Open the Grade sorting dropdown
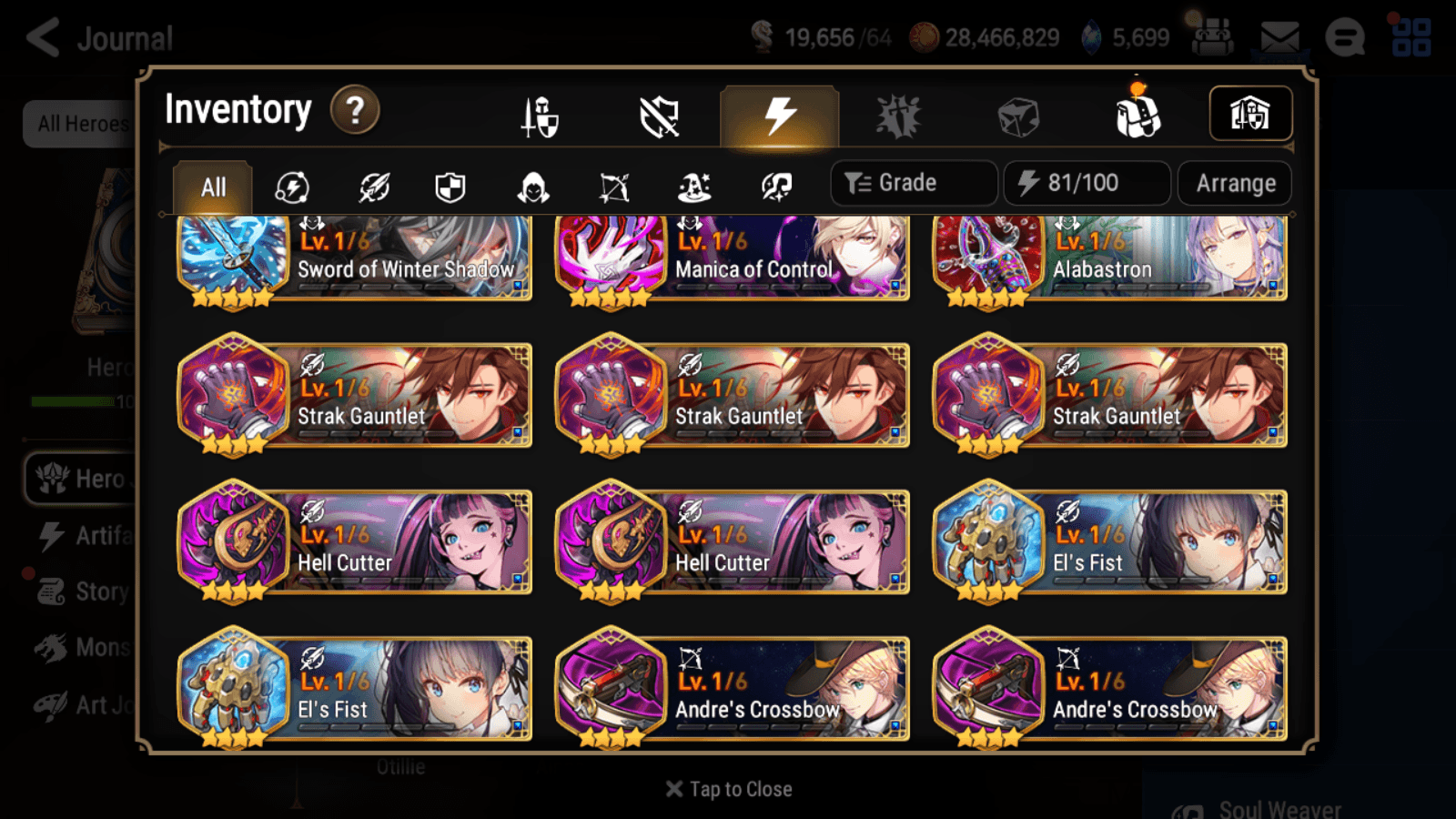The width and height of the screenshot is (1456, 819). [913, 183]
